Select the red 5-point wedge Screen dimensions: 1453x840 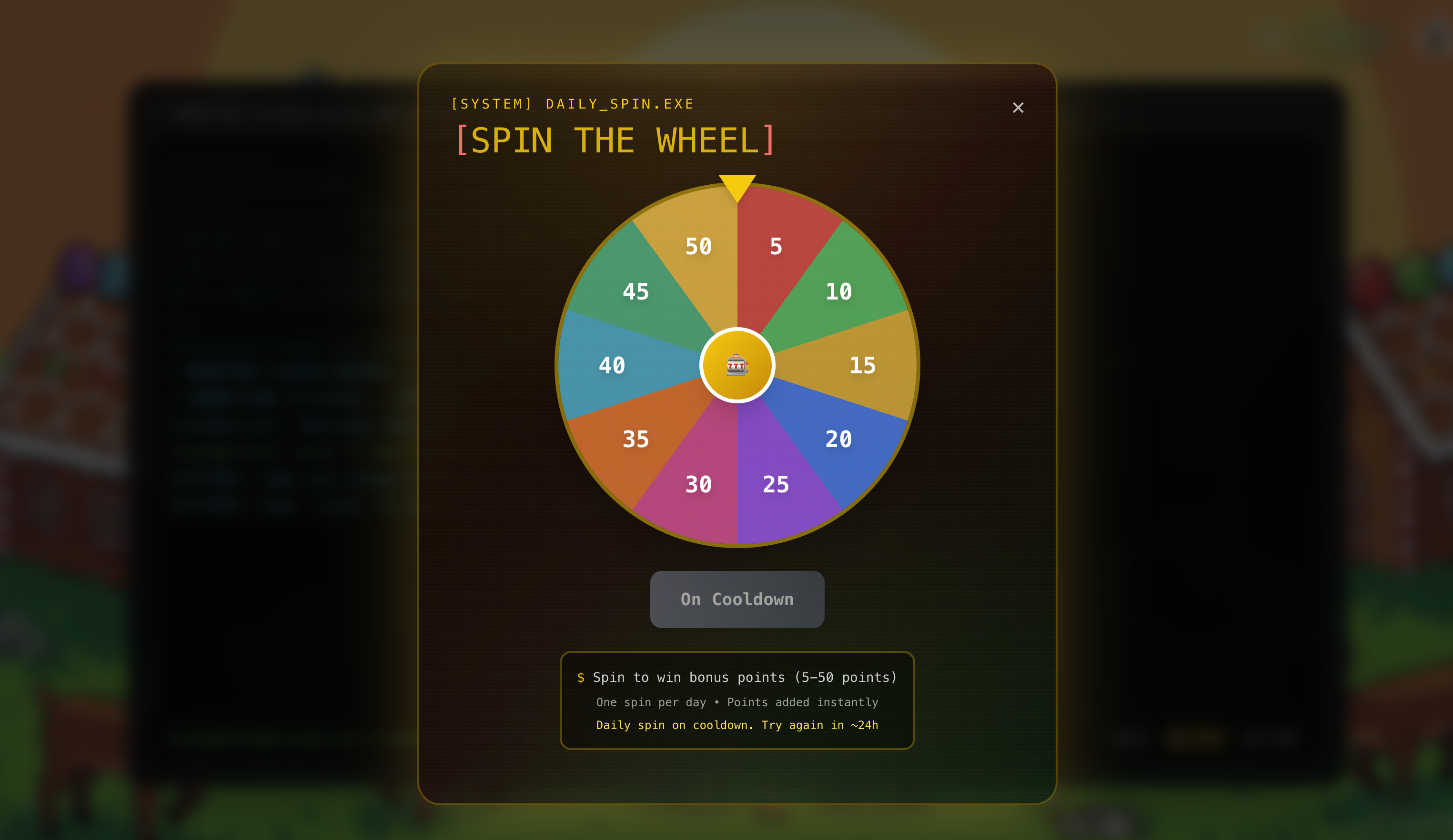click(776, 247)
